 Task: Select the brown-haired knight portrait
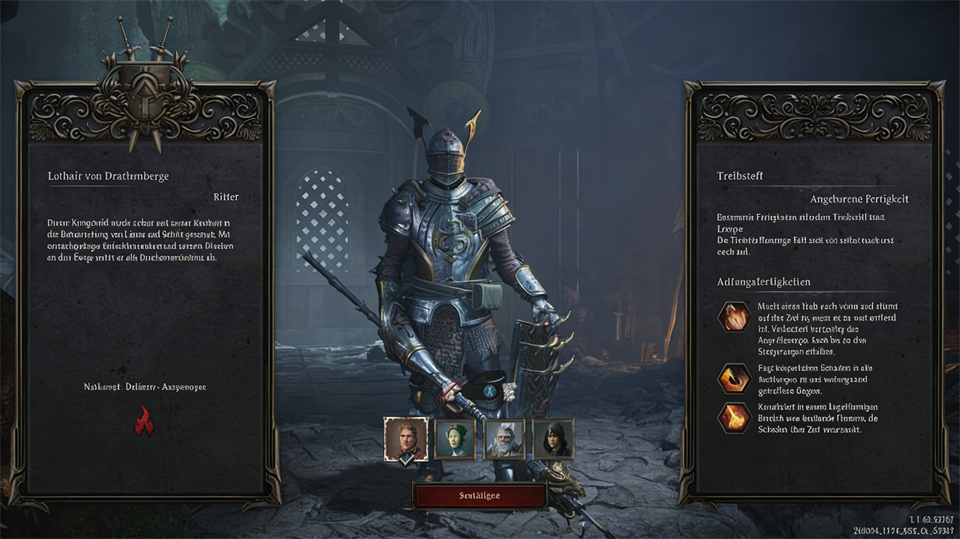point(407,438)
